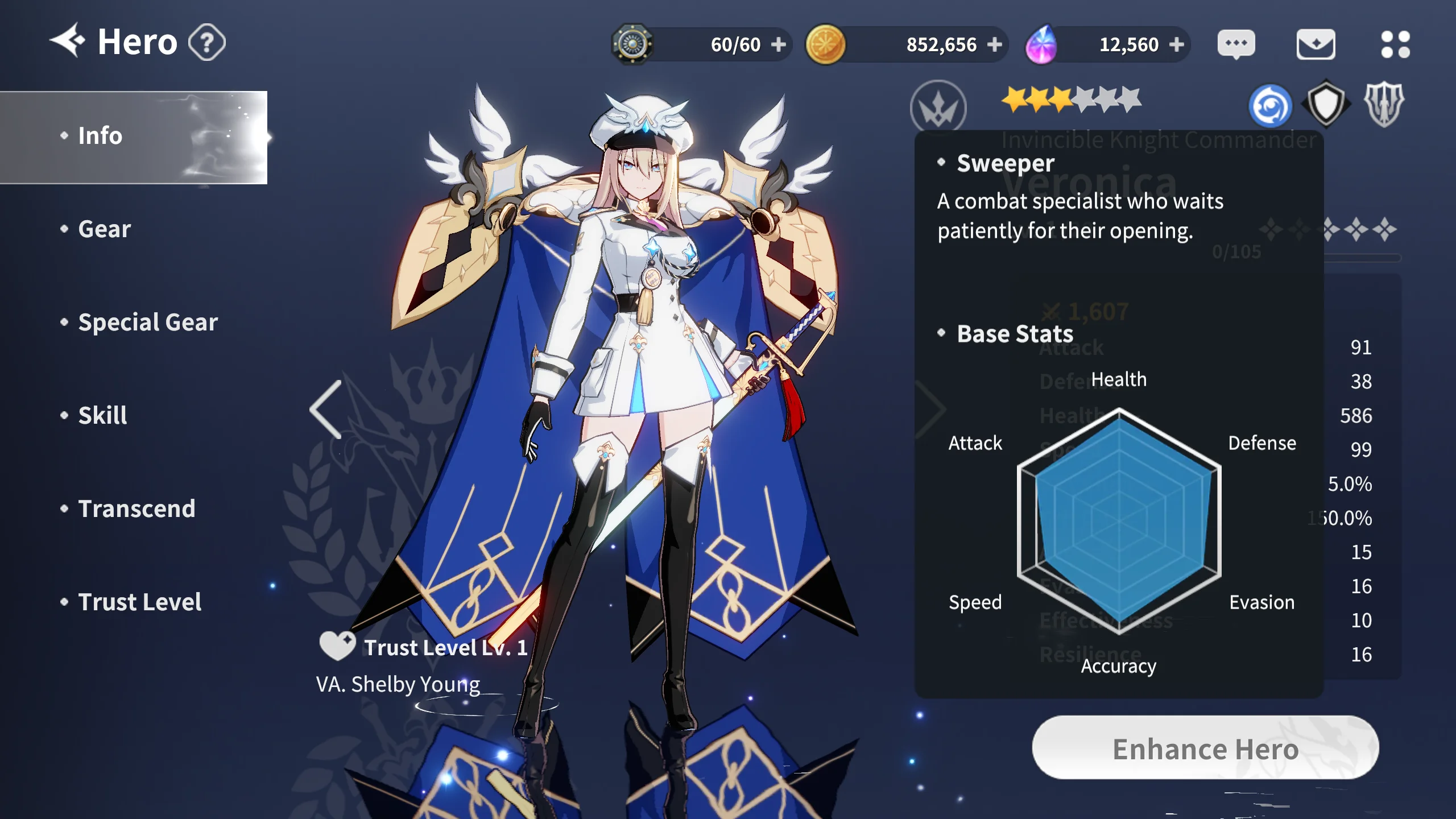Buy more crystals with the plus button
This screenshot has width=1456, height=819.
1176,44
